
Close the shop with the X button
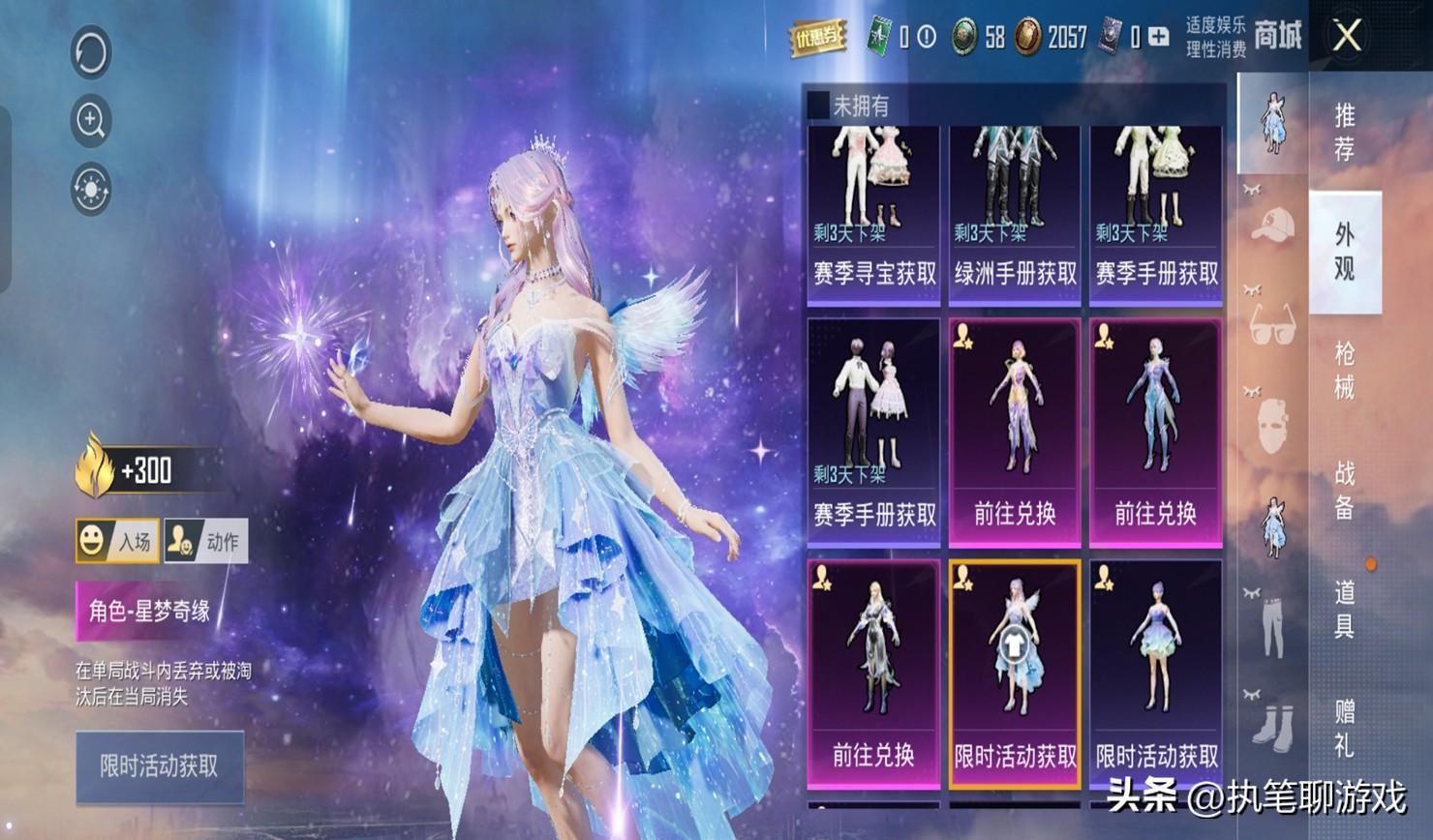(x=1347, y=37)
